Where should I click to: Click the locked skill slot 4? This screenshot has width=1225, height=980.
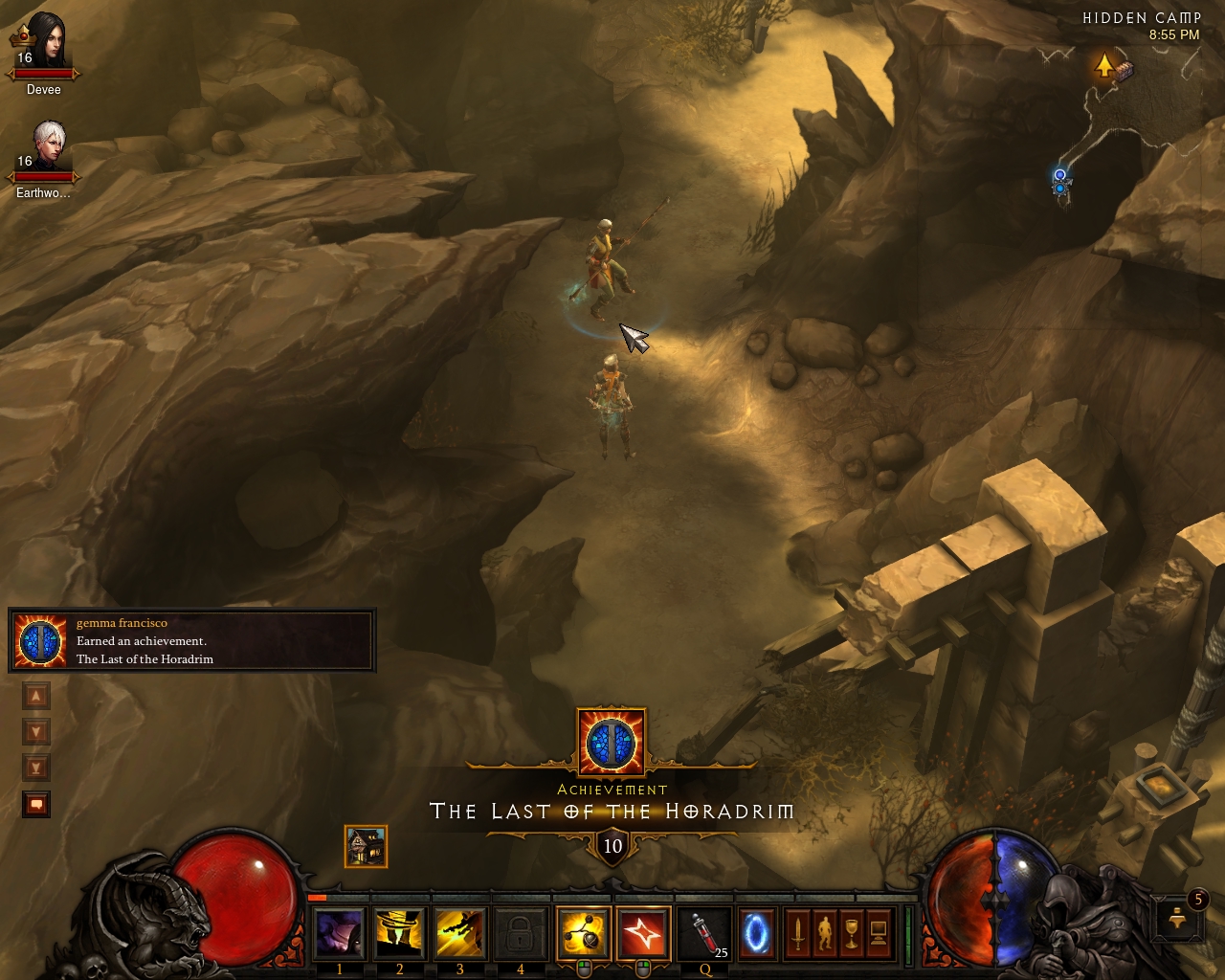pos(521,933)
